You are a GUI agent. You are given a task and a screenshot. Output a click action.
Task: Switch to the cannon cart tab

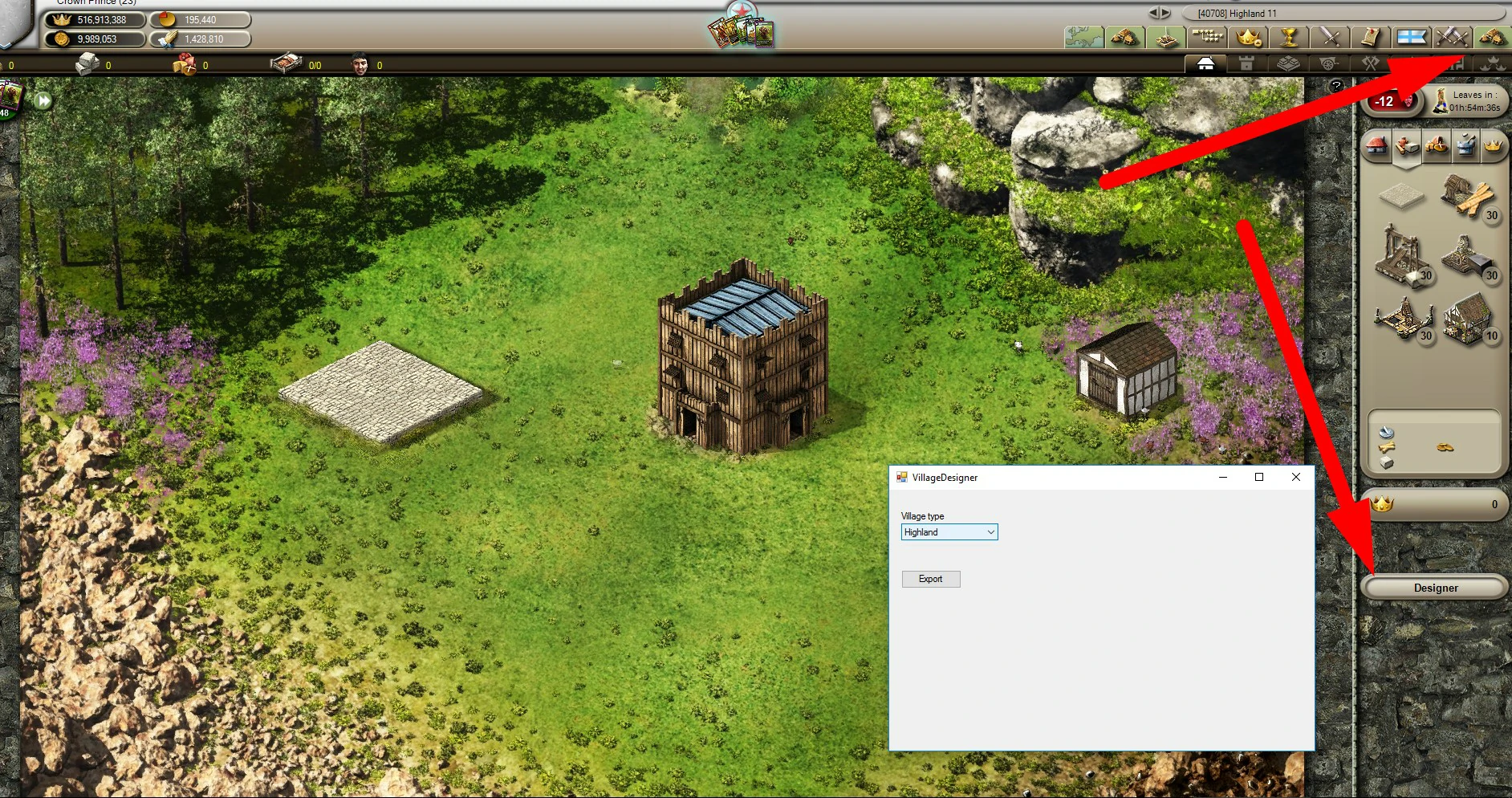click(1328, 64)
